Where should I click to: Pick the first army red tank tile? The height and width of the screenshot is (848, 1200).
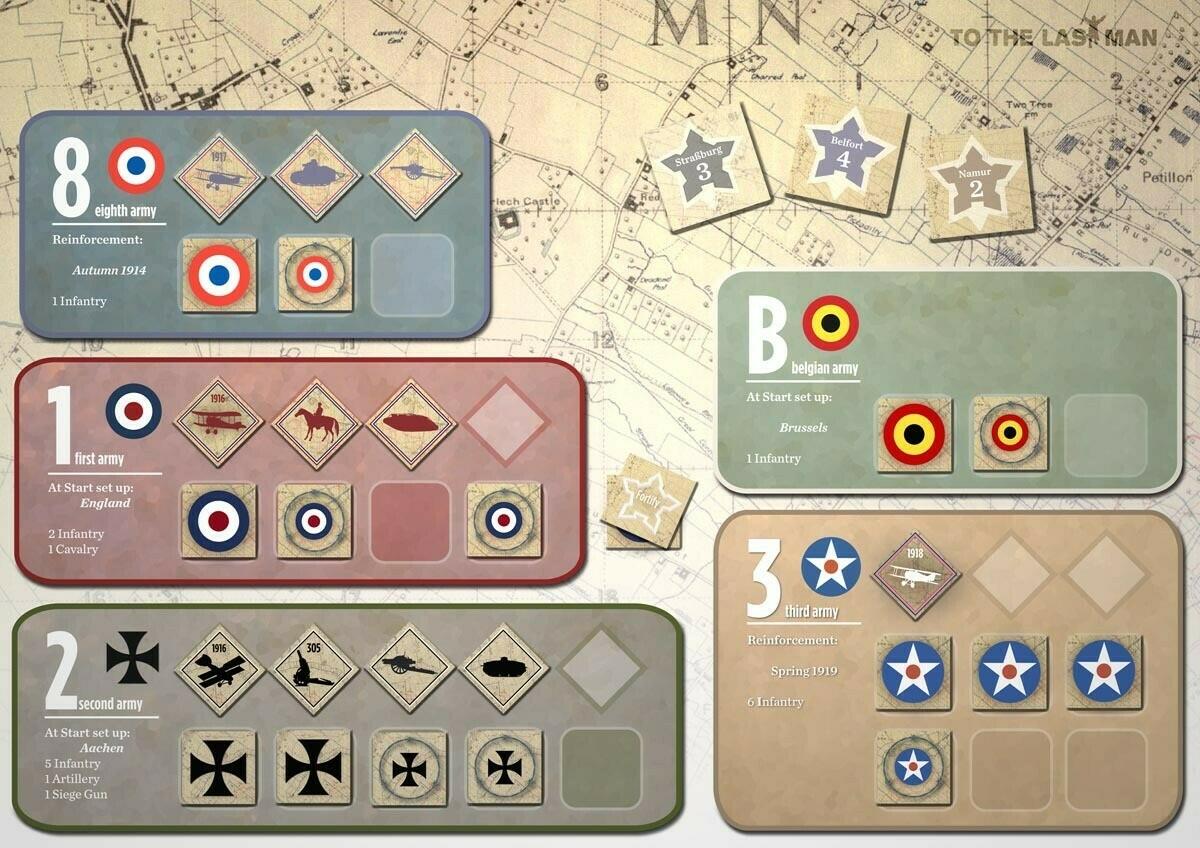point(411,421)
